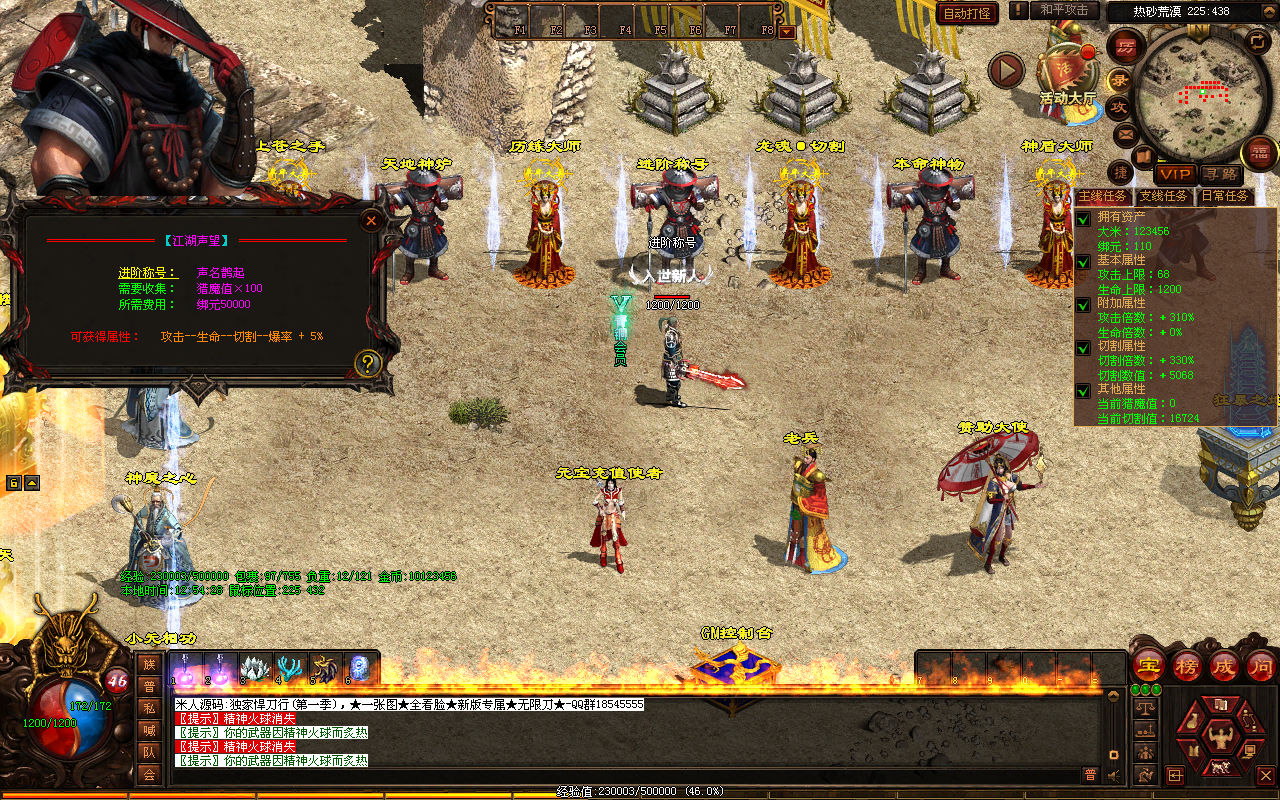Viewport: 1280px width, 800px height.
Task: Switch the 和平攻击 attack mode
Action: (1064, 10)
